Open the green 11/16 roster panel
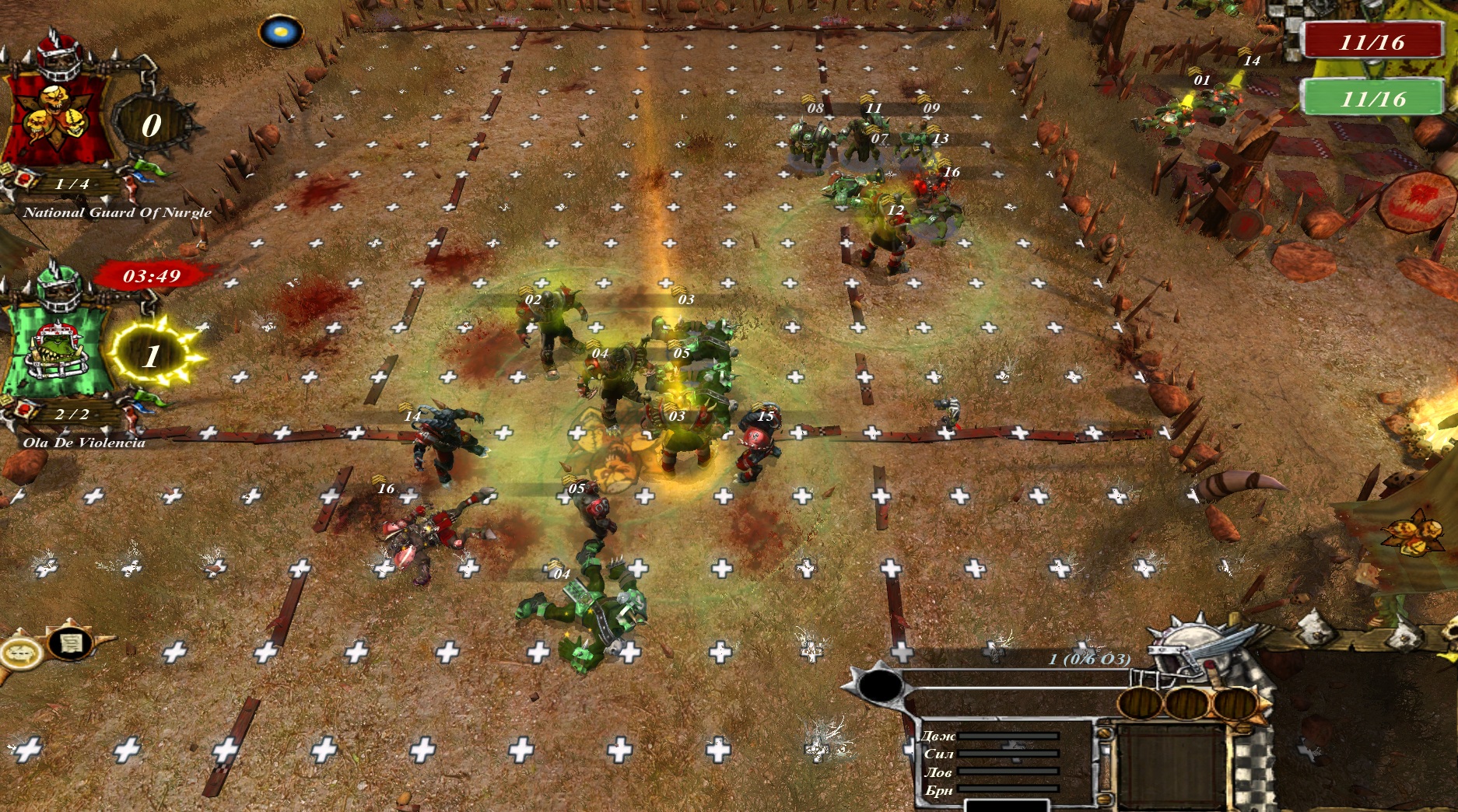 [1373, 99]
